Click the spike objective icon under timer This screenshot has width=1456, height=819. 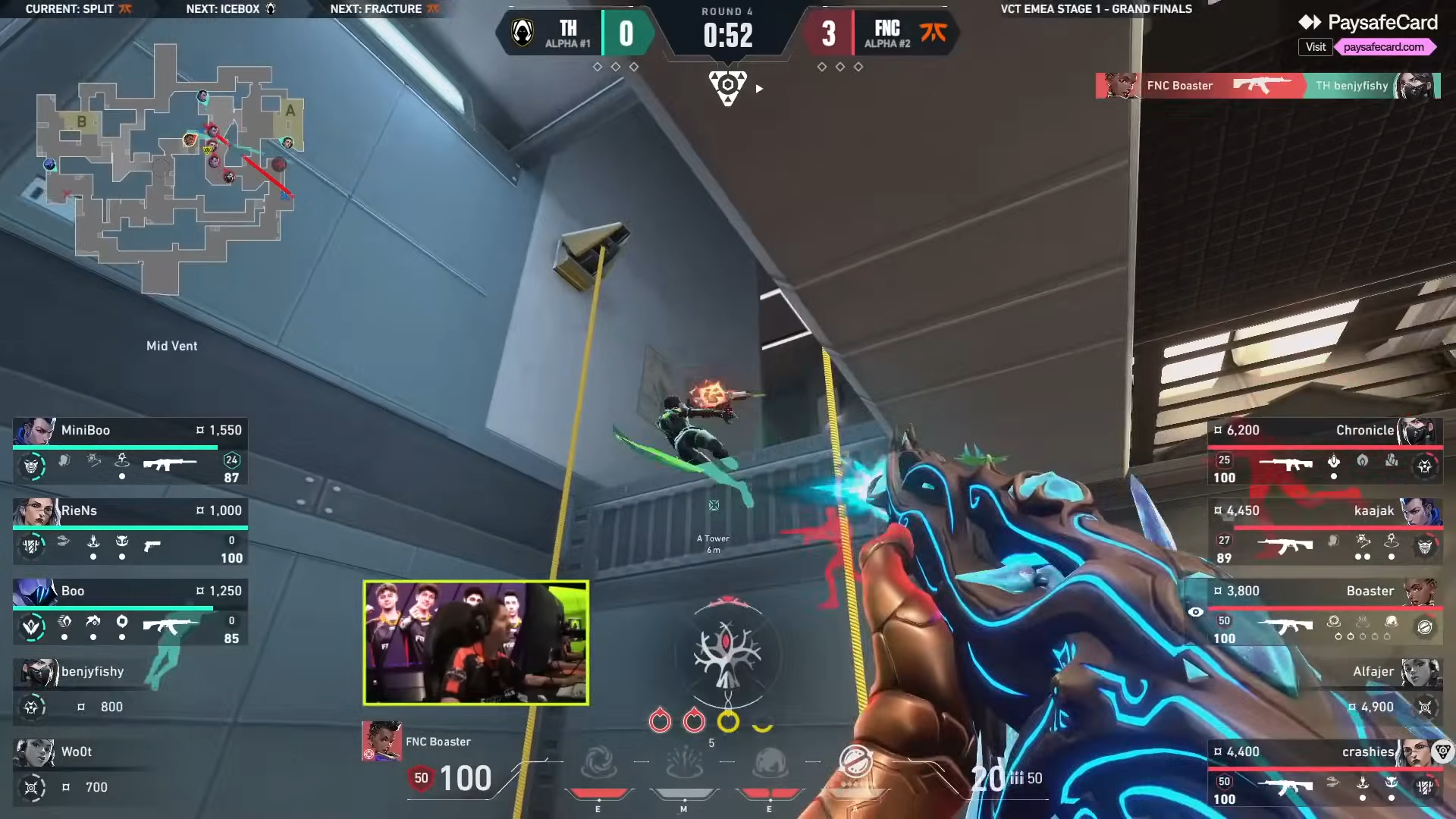[x=727, y=87]
